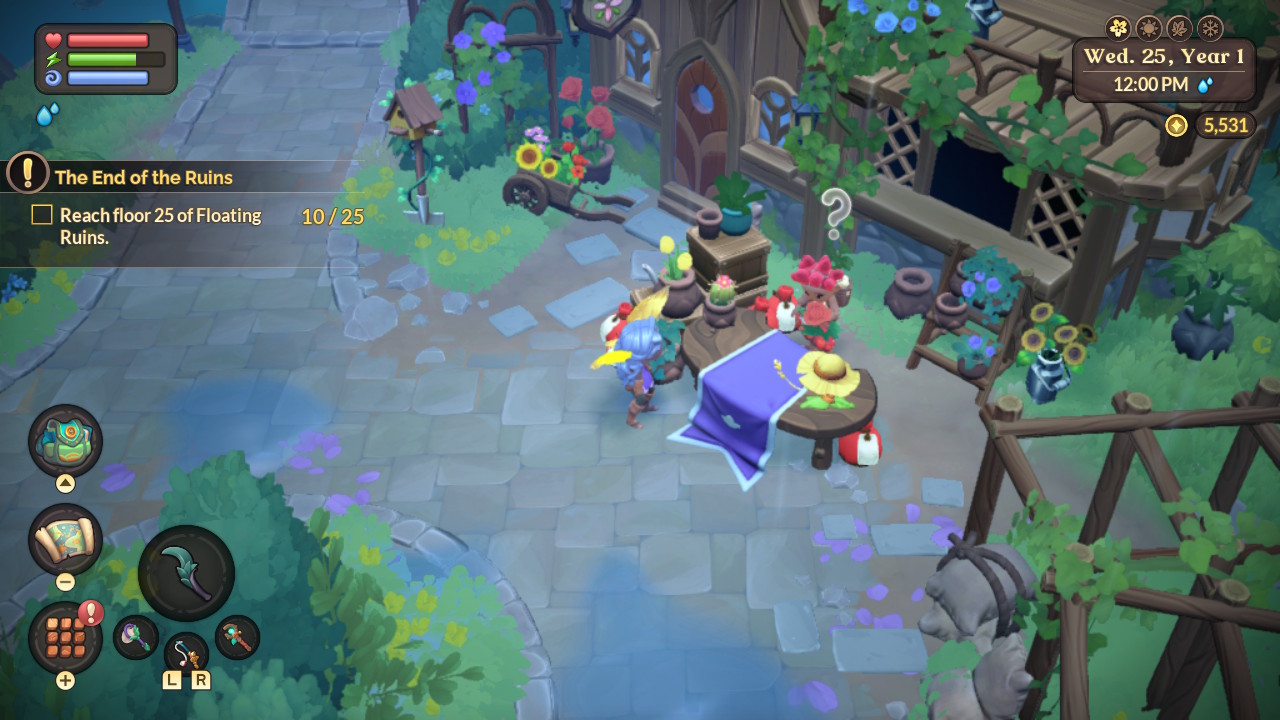Viewport: 1280px width, 720px height.
Task: Expand the crafting menu via its plus button
Action: [64, 677]
